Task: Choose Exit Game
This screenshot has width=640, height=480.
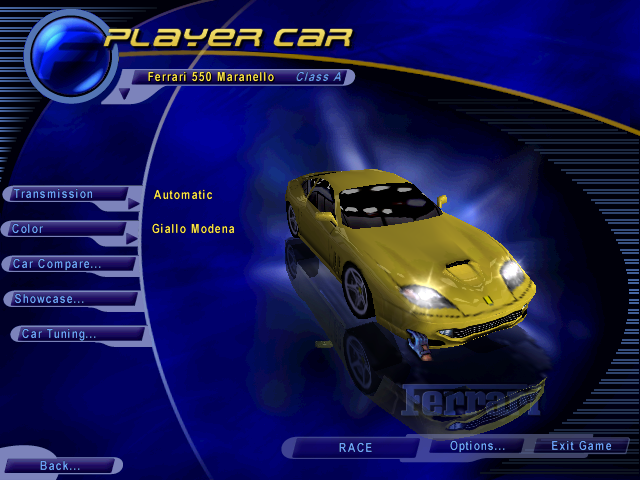Action: tap(580, 446)
